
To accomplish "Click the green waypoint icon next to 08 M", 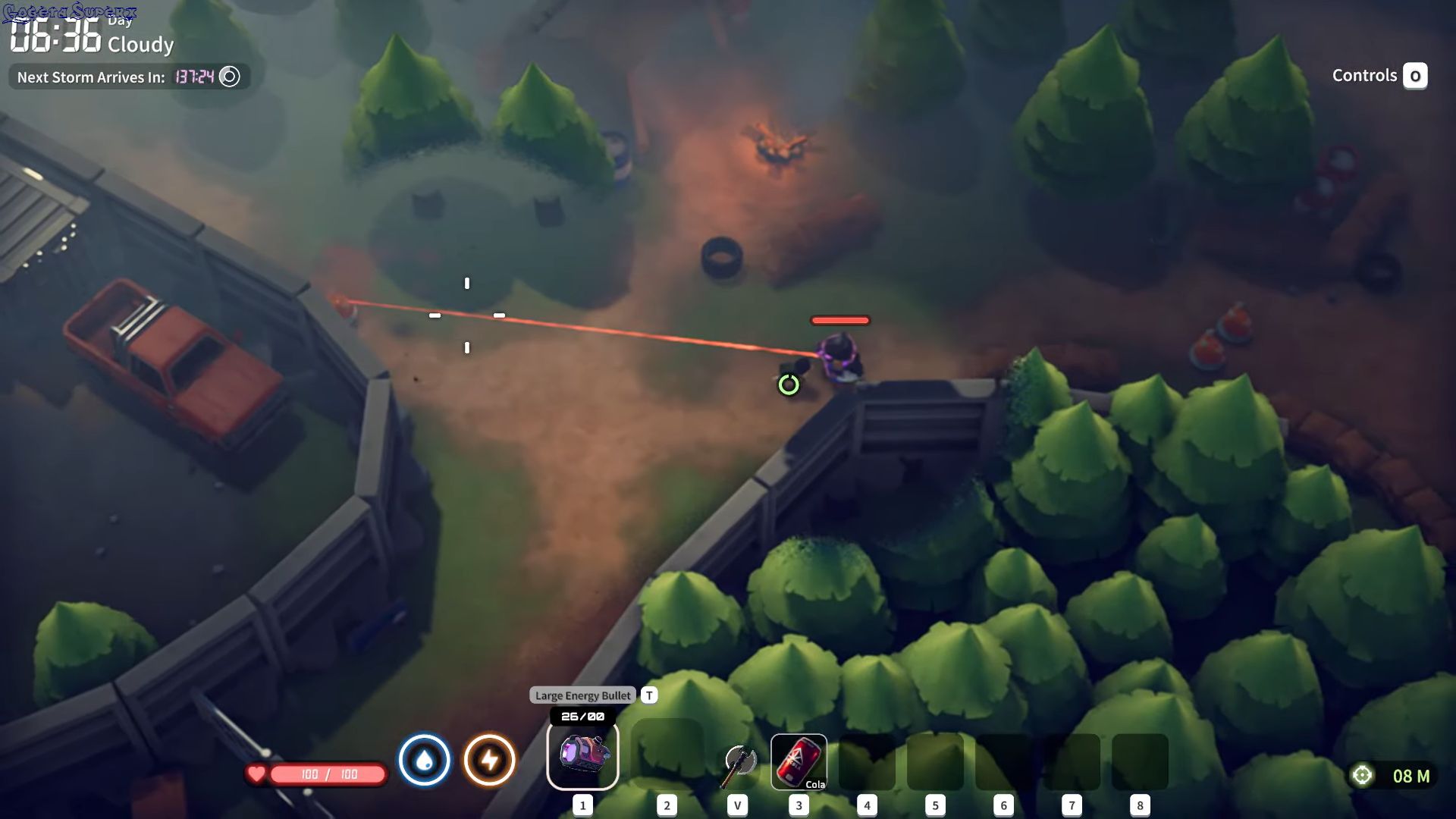I will pyautogui.click(x=1363, y=774).
